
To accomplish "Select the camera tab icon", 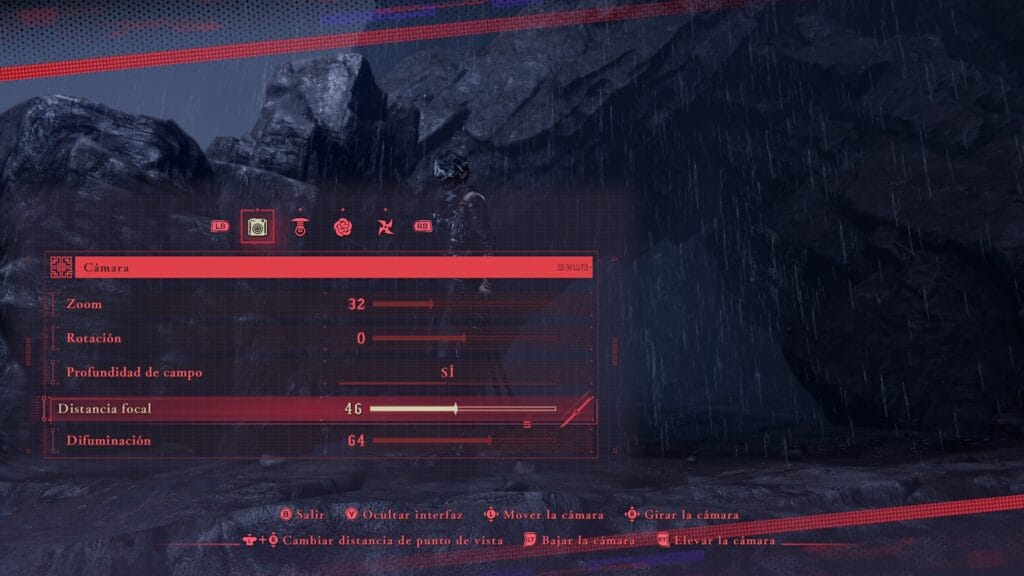I will pyautogui.click(x=257, y=227).
